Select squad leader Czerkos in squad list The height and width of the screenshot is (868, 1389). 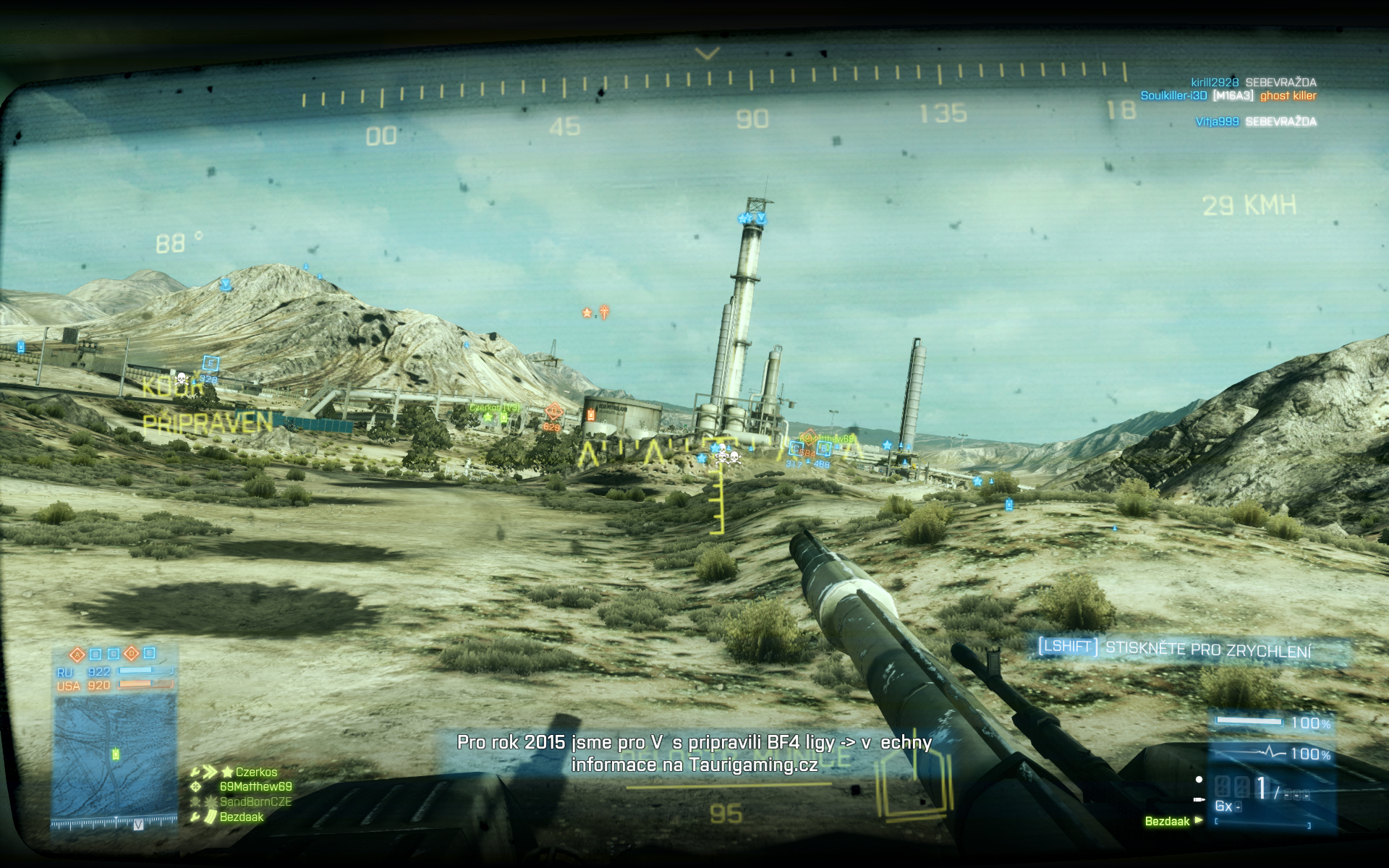(x=256, y=772)
